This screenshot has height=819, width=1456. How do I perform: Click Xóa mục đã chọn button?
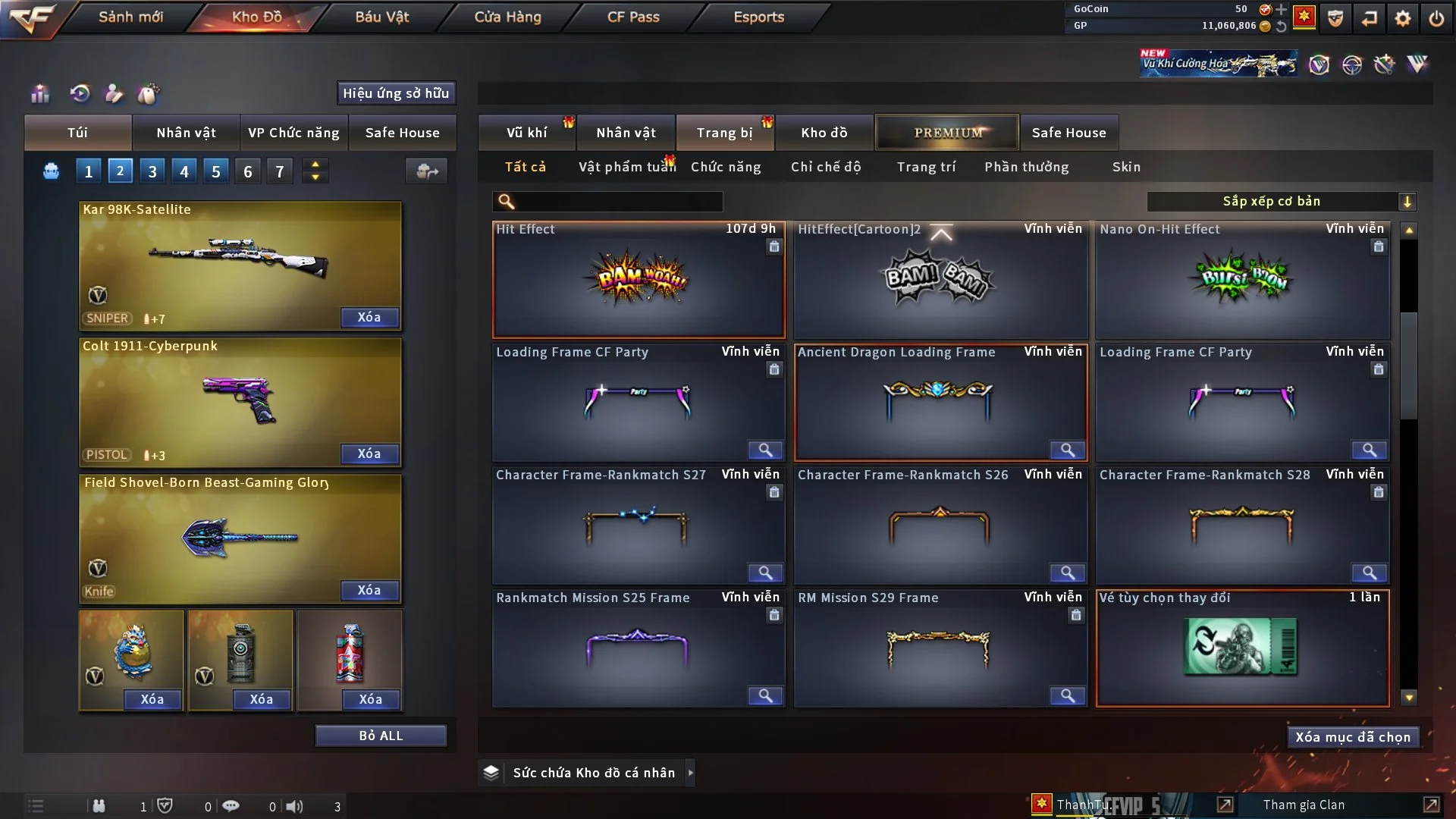(x=1353, y=737)
